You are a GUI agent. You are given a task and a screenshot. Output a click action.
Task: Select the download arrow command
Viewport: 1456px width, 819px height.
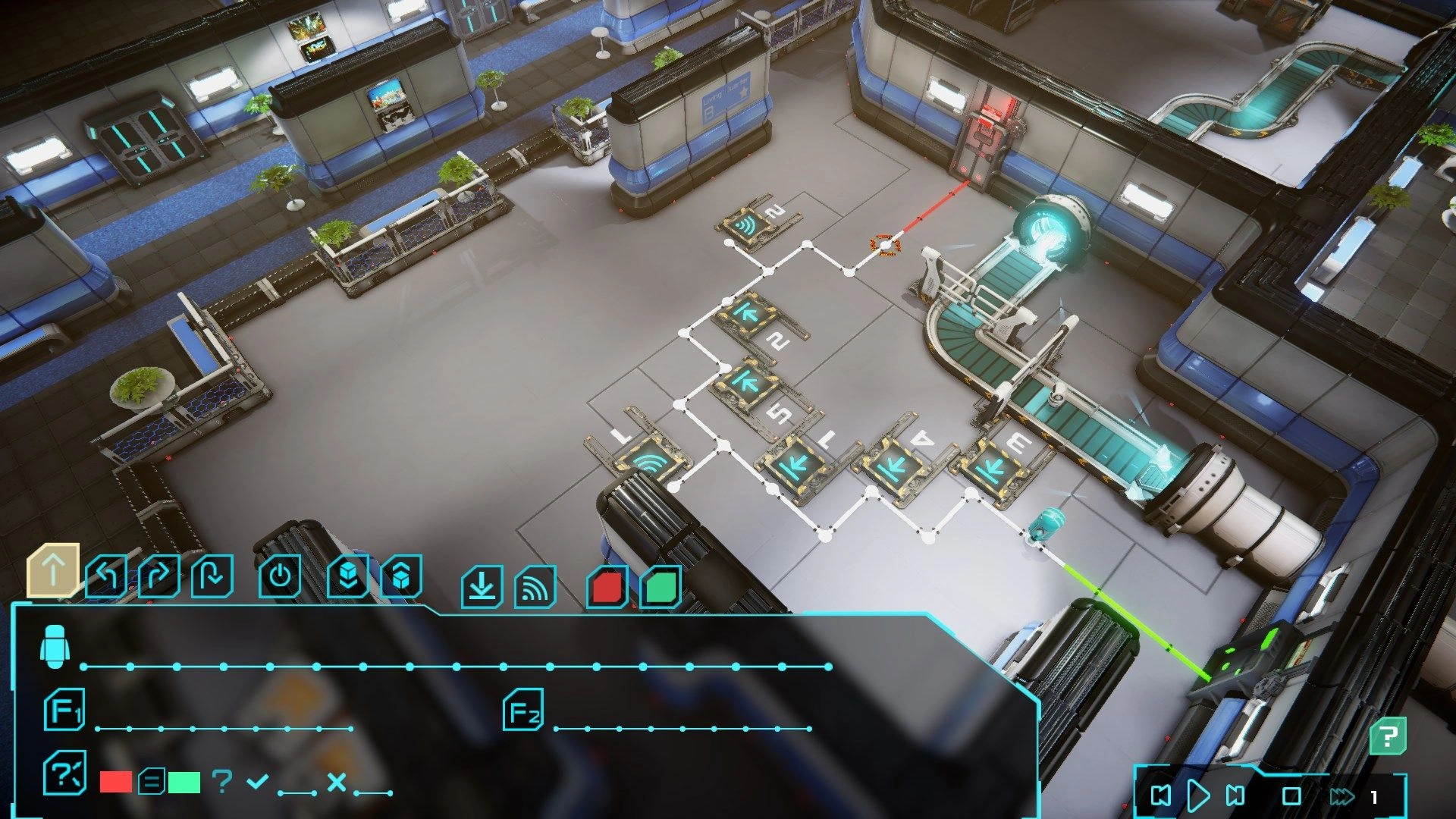tap(482, 587)
